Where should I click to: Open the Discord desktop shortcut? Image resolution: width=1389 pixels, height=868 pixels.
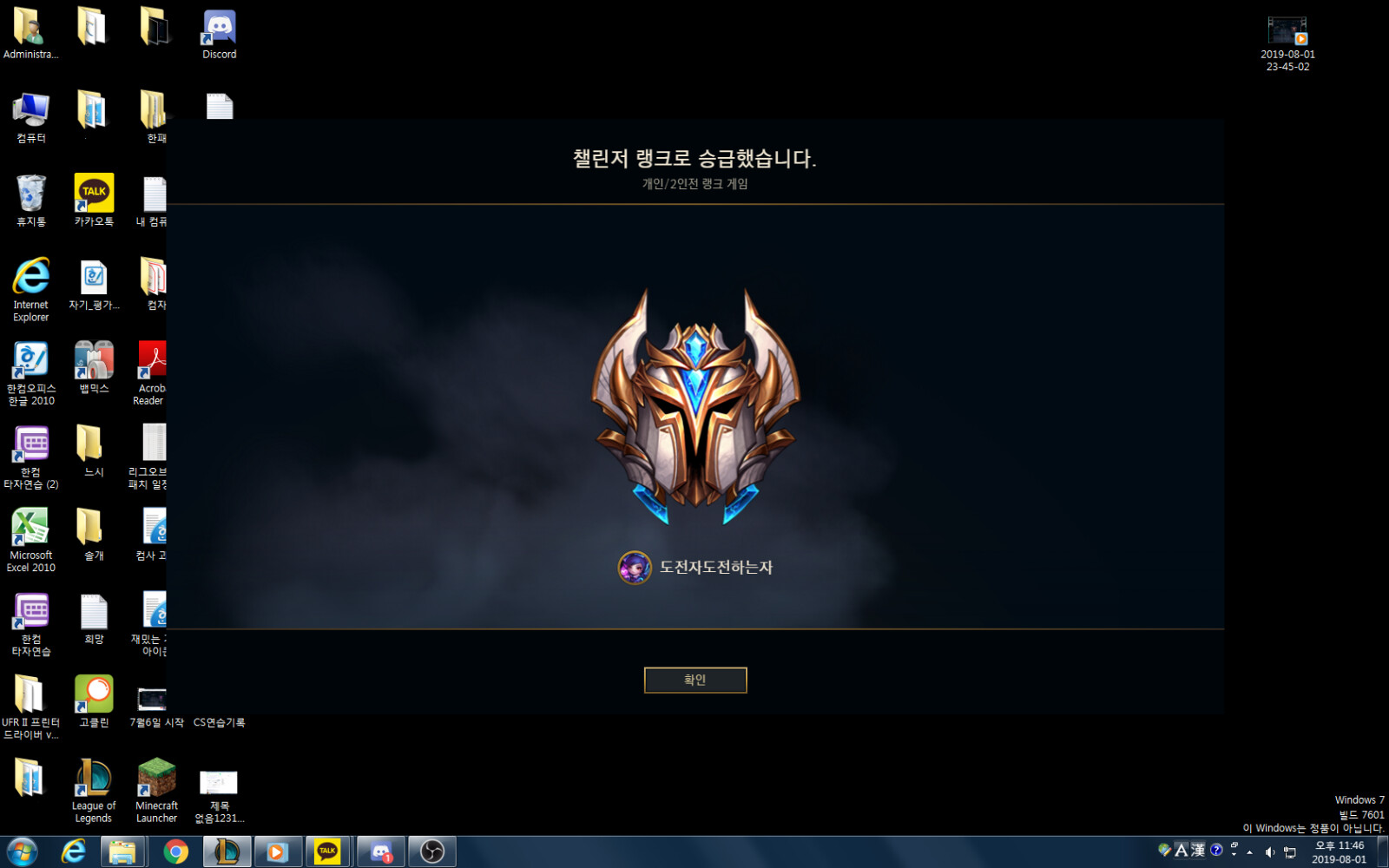pyautogui.click(x=218, y=26)
